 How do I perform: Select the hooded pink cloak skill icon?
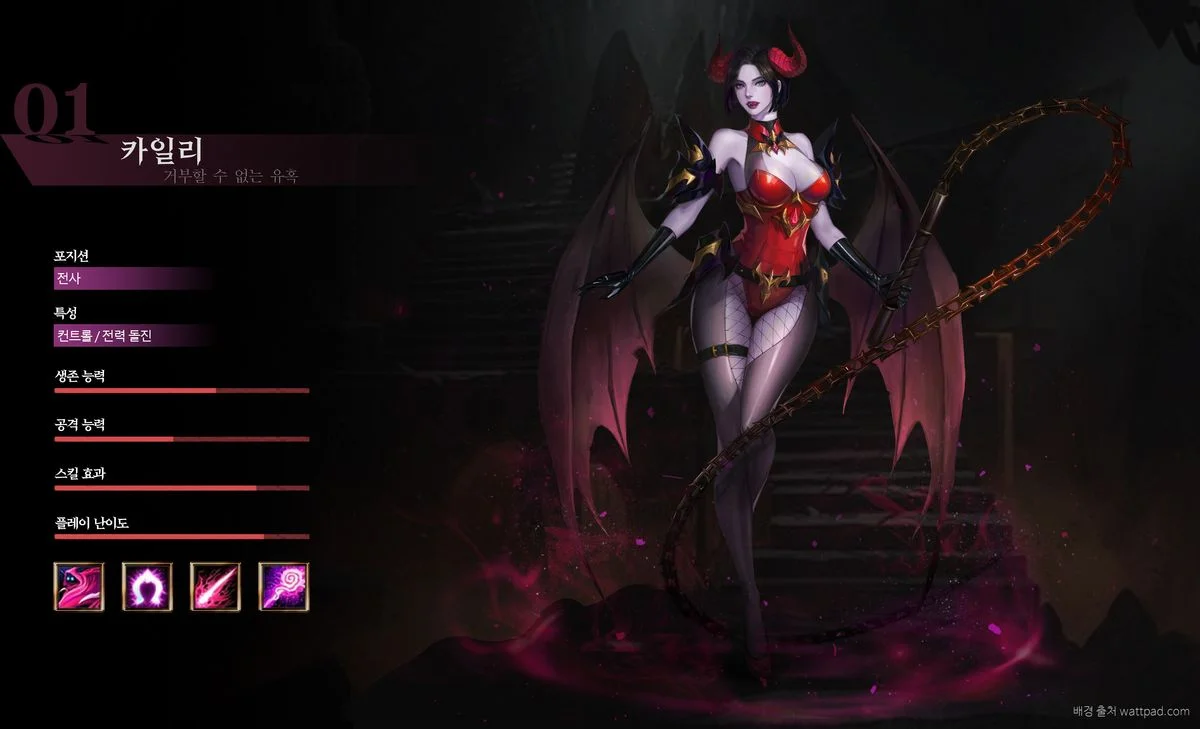pyautogui.click(x=79, y=587)
